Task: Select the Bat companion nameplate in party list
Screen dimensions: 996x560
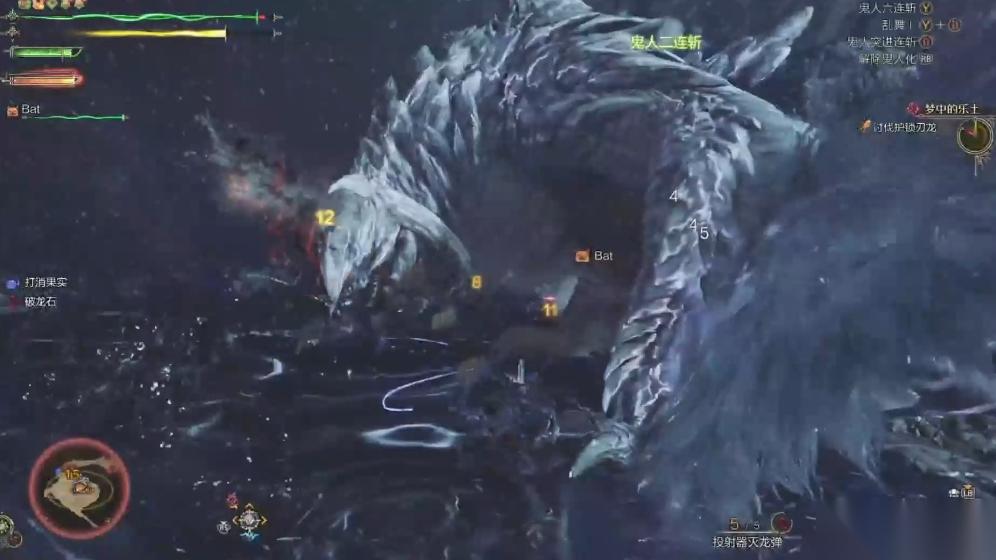Action: [x=30, y=109]
